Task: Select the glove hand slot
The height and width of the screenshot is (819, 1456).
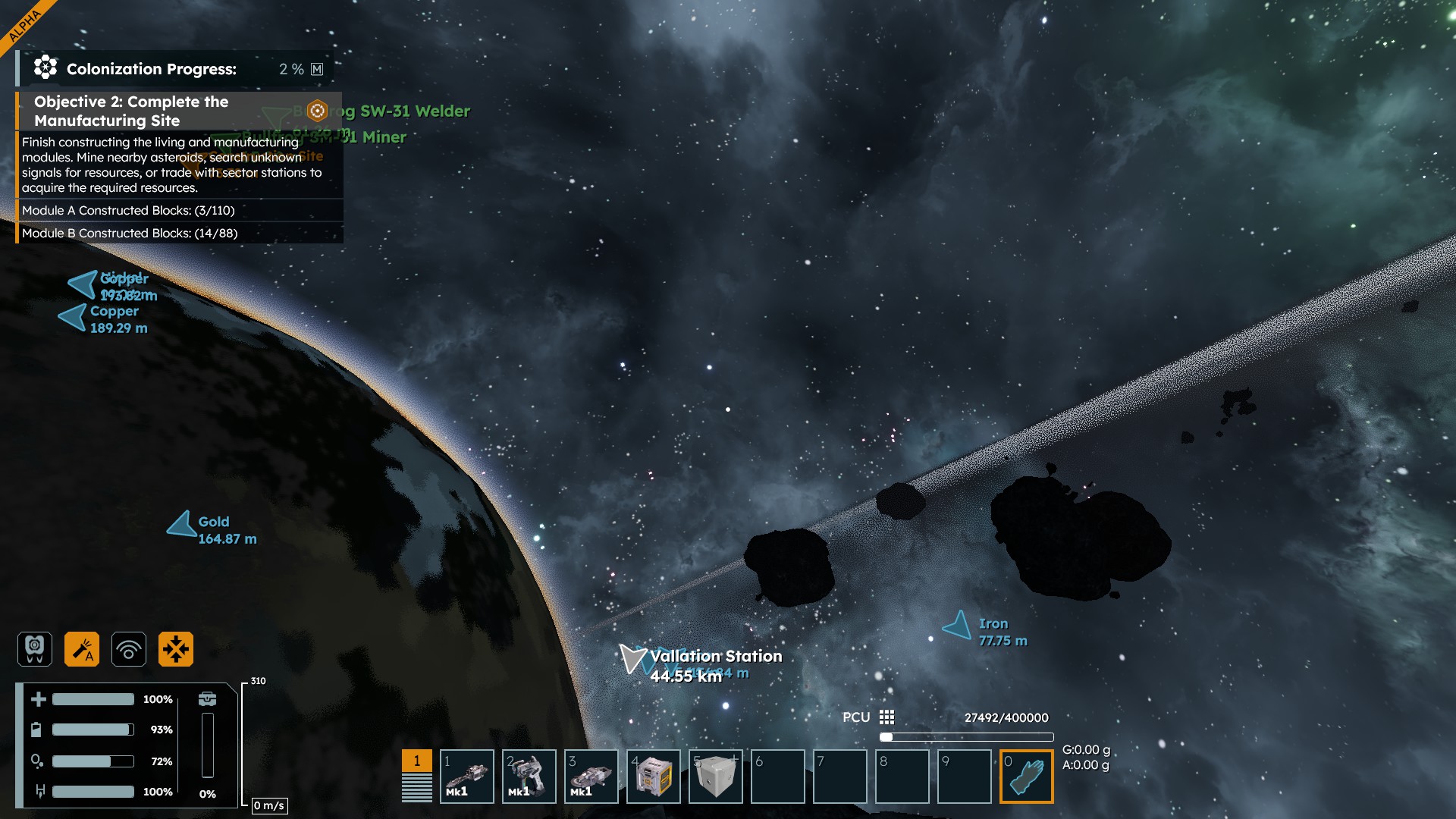Action: [x=1027, y=777]
